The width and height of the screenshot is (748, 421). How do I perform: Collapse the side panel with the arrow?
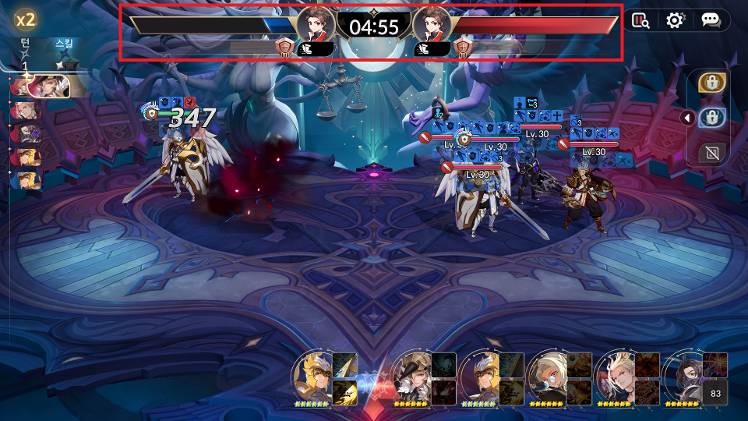685,118
